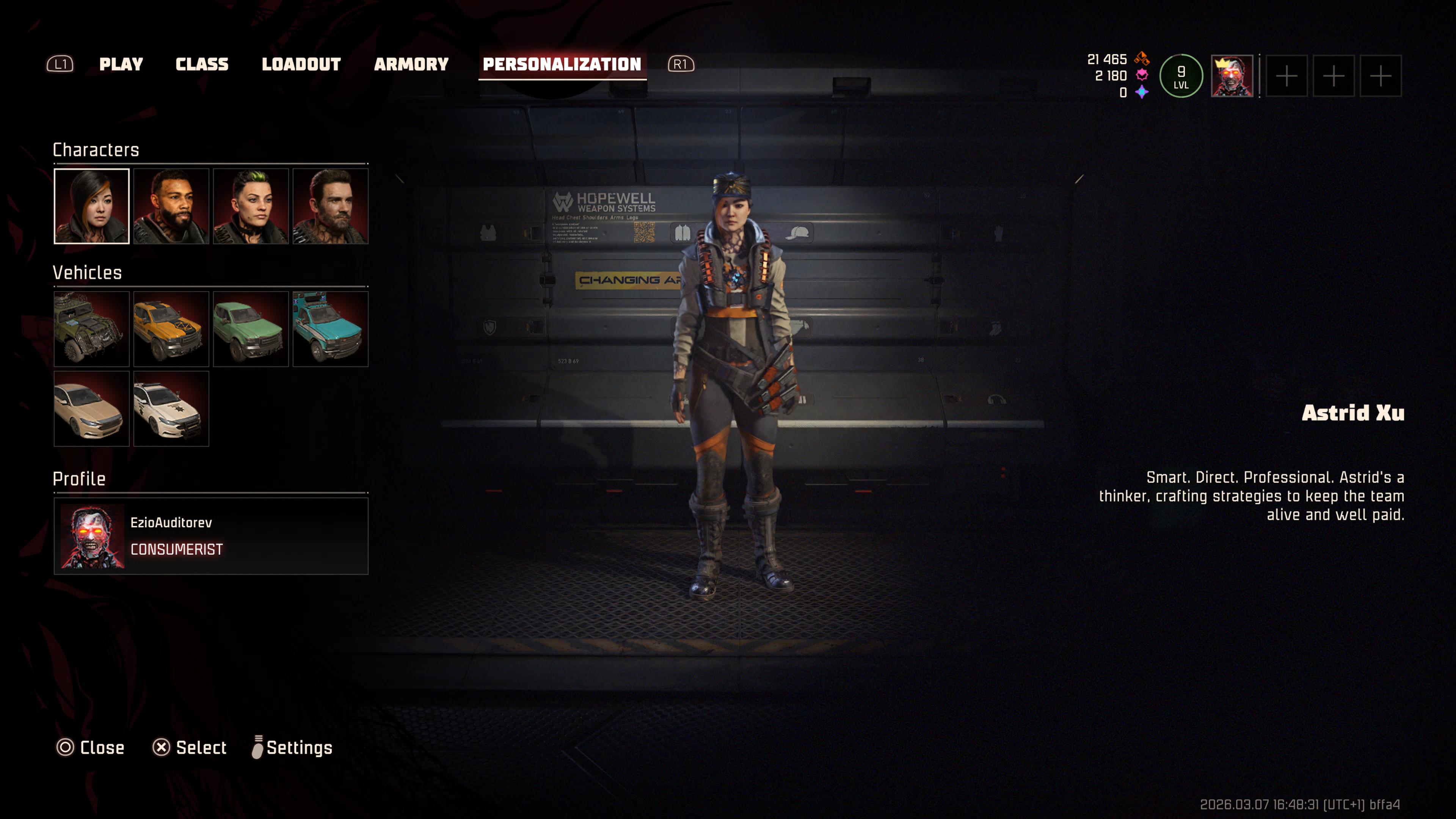Image resolution: width=1456 pixels, height=819 pixels.
Task: Pick the green-mohawk character portrait
Action: (x=251, y=206)
